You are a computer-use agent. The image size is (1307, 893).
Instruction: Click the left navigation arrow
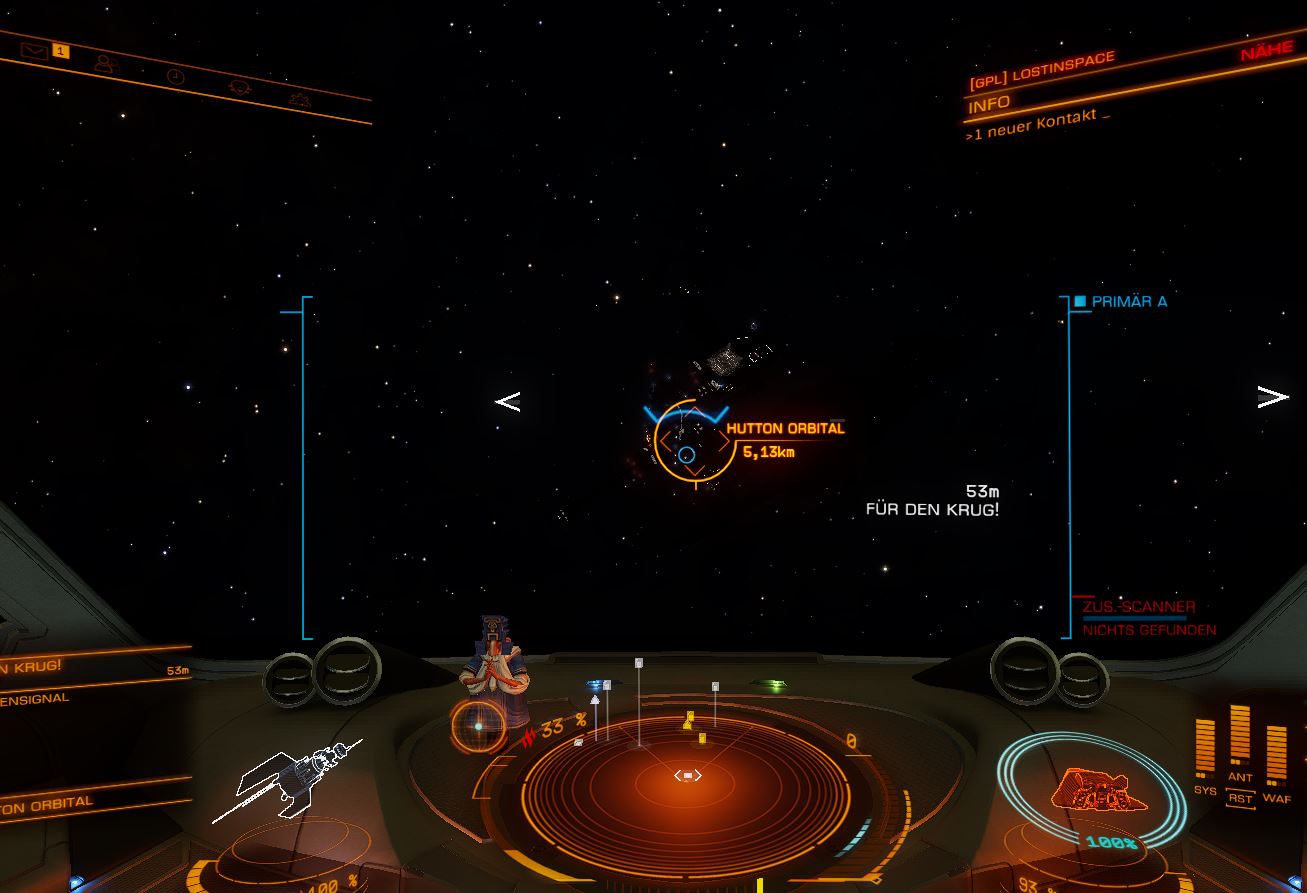[x=507, y=402]
